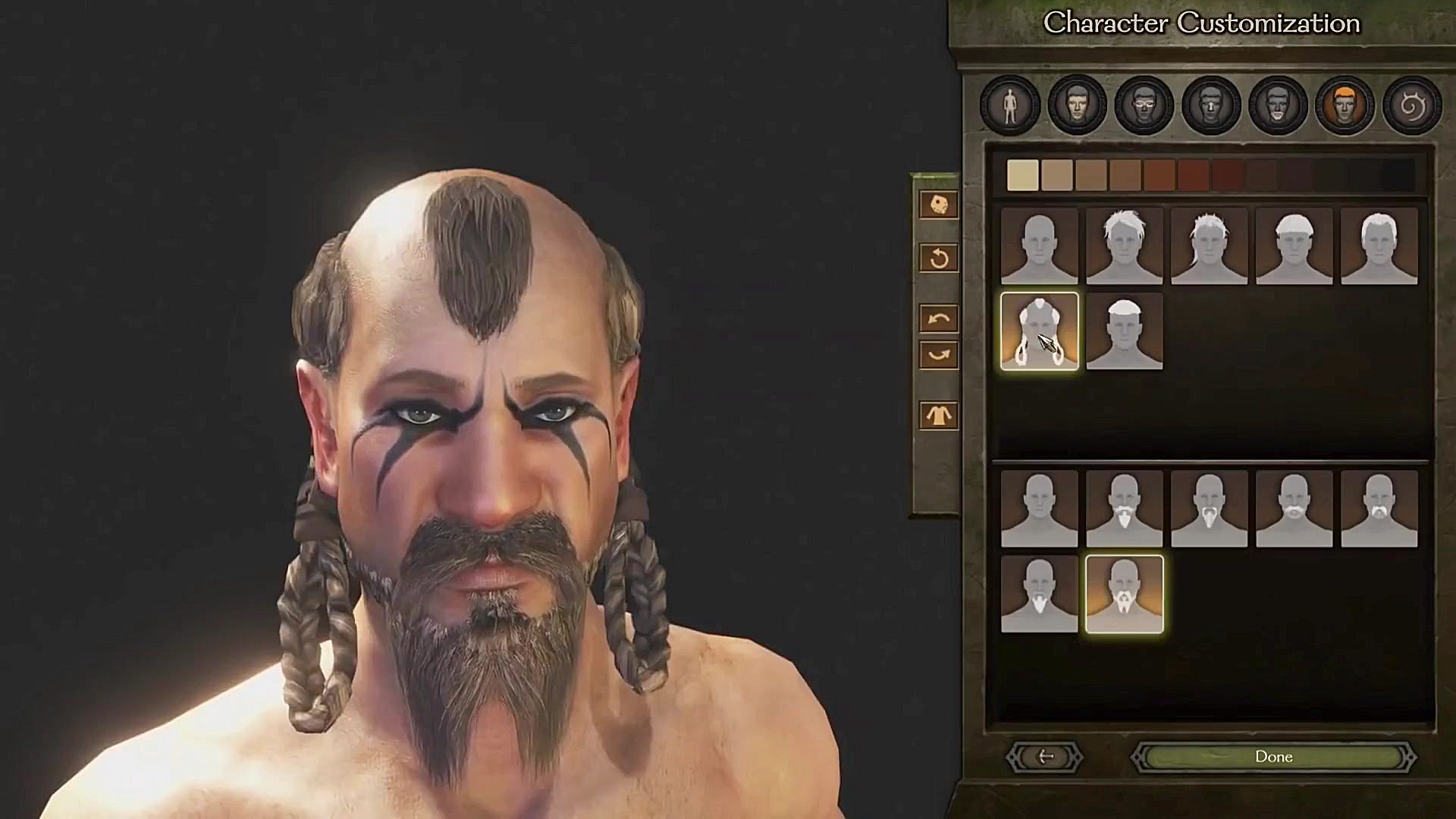
Task: Click the Done button
Action: (x=1274, y=756)
